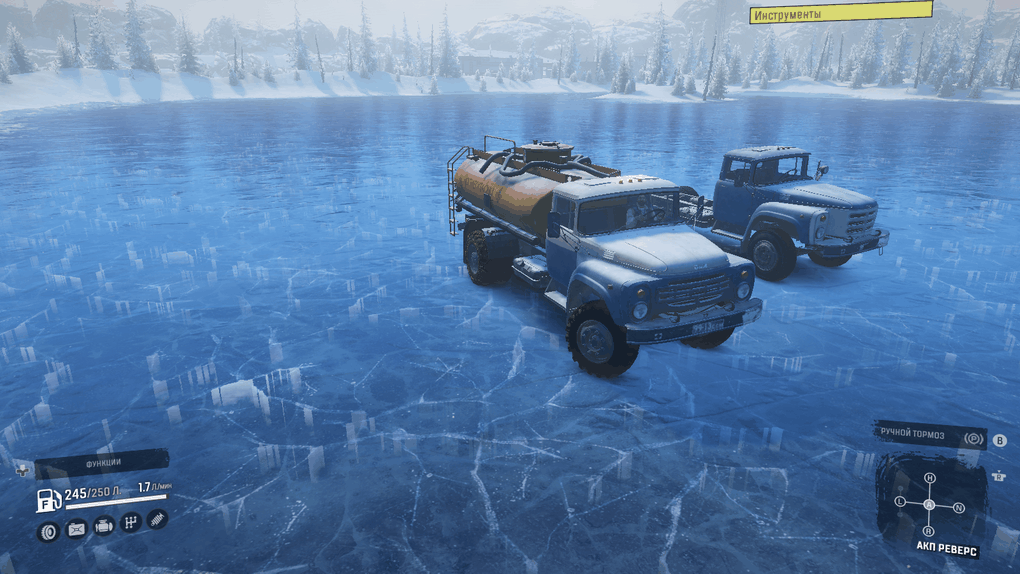Select the tire status icon

[x=48, y=531]
